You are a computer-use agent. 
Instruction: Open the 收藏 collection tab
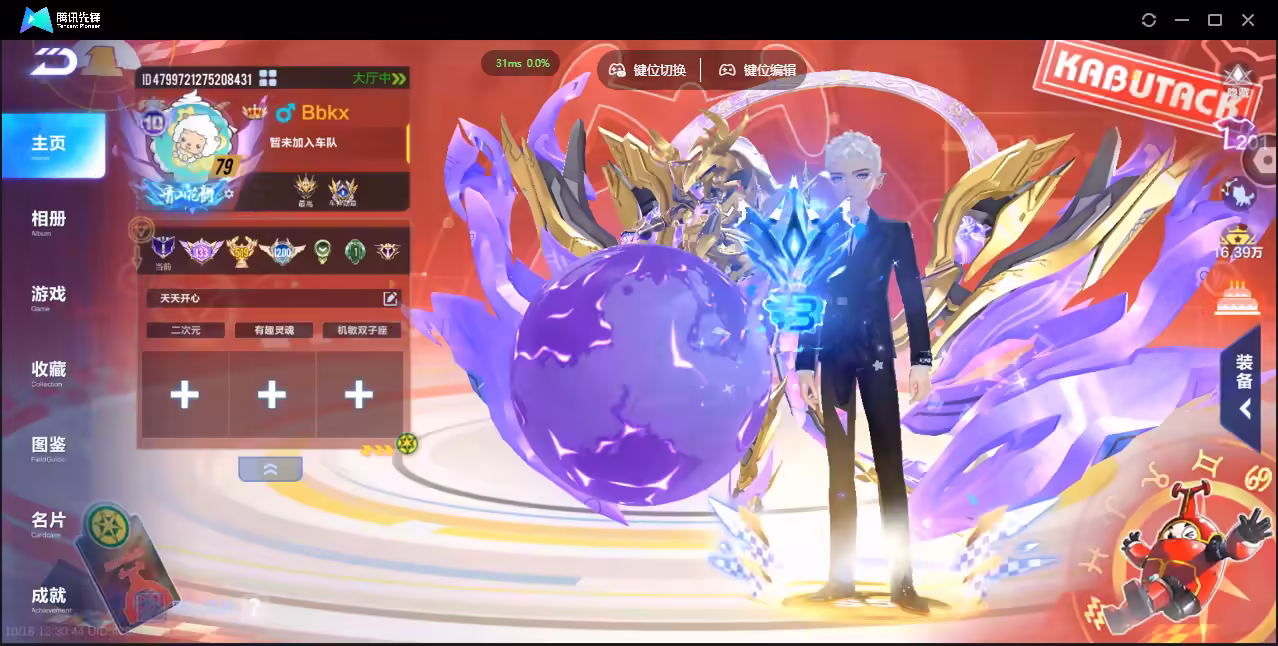coord(48,371)
